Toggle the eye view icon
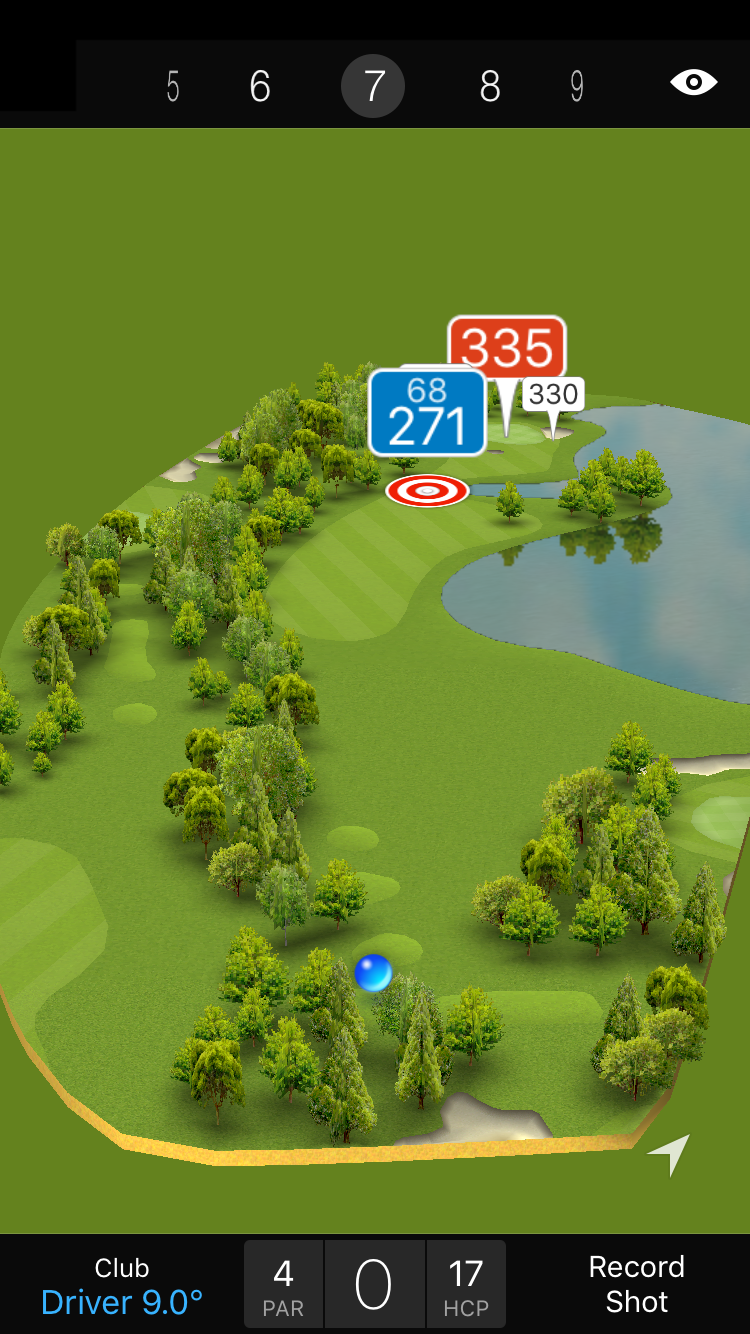 coord(693,82)
